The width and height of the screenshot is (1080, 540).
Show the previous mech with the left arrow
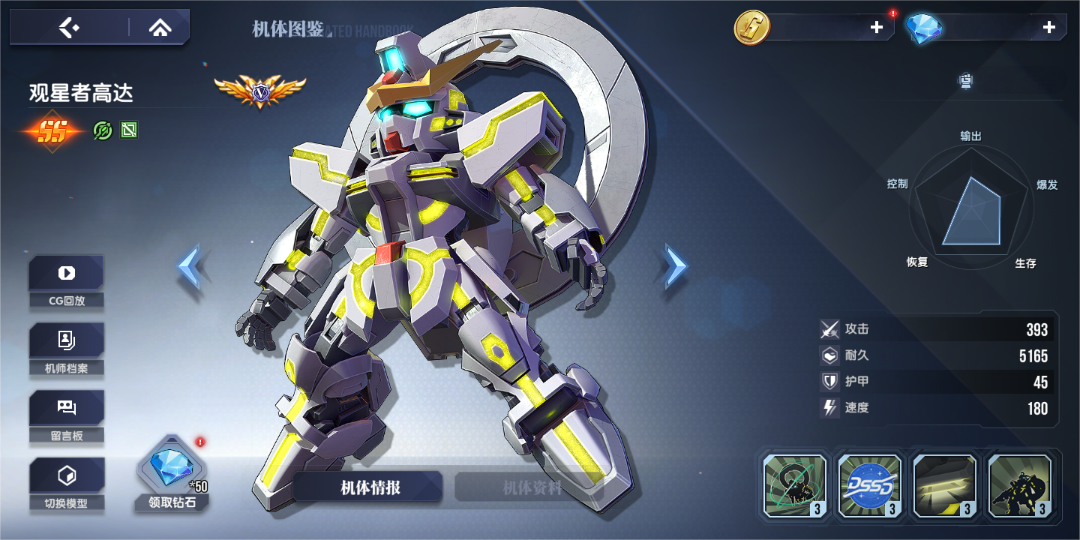click(x=190, y=267)
